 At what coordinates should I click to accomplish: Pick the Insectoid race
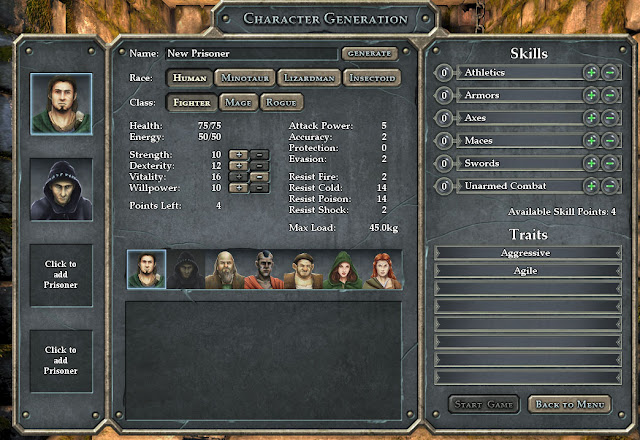pyautogui.click(x=371, y=77)
